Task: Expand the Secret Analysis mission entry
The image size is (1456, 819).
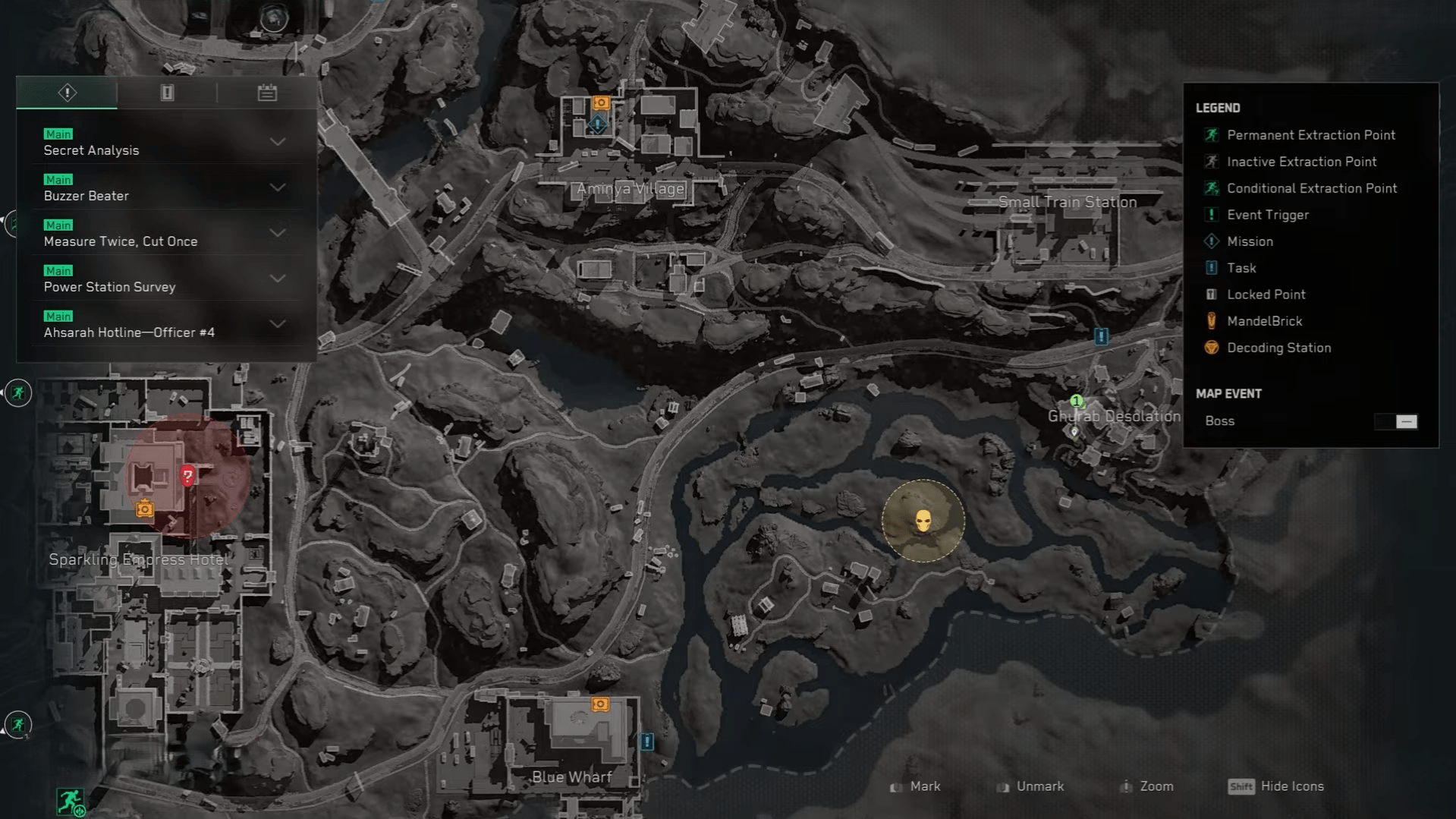Action: coord(278,142)
